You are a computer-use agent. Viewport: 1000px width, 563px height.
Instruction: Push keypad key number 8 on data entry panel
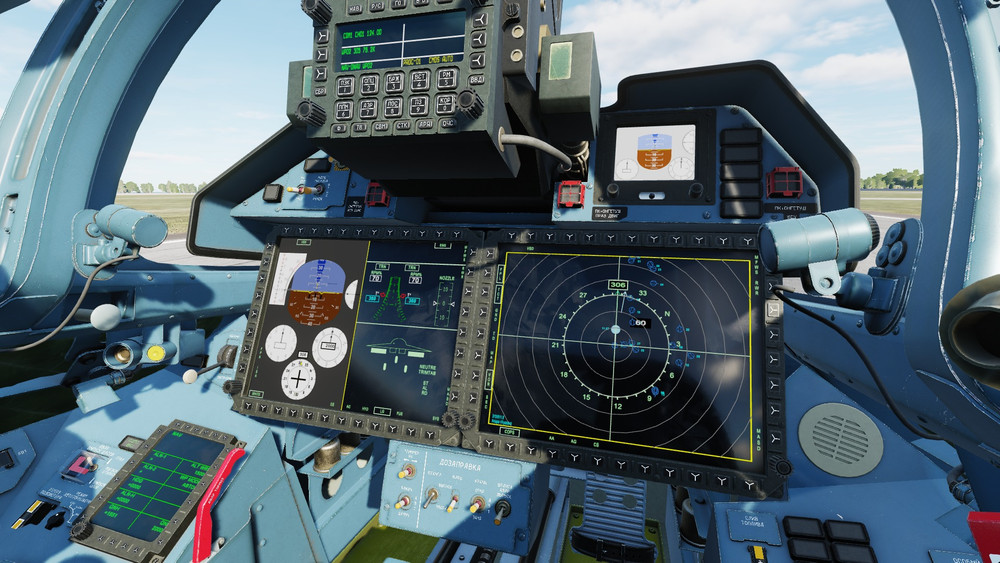(393, 107)
